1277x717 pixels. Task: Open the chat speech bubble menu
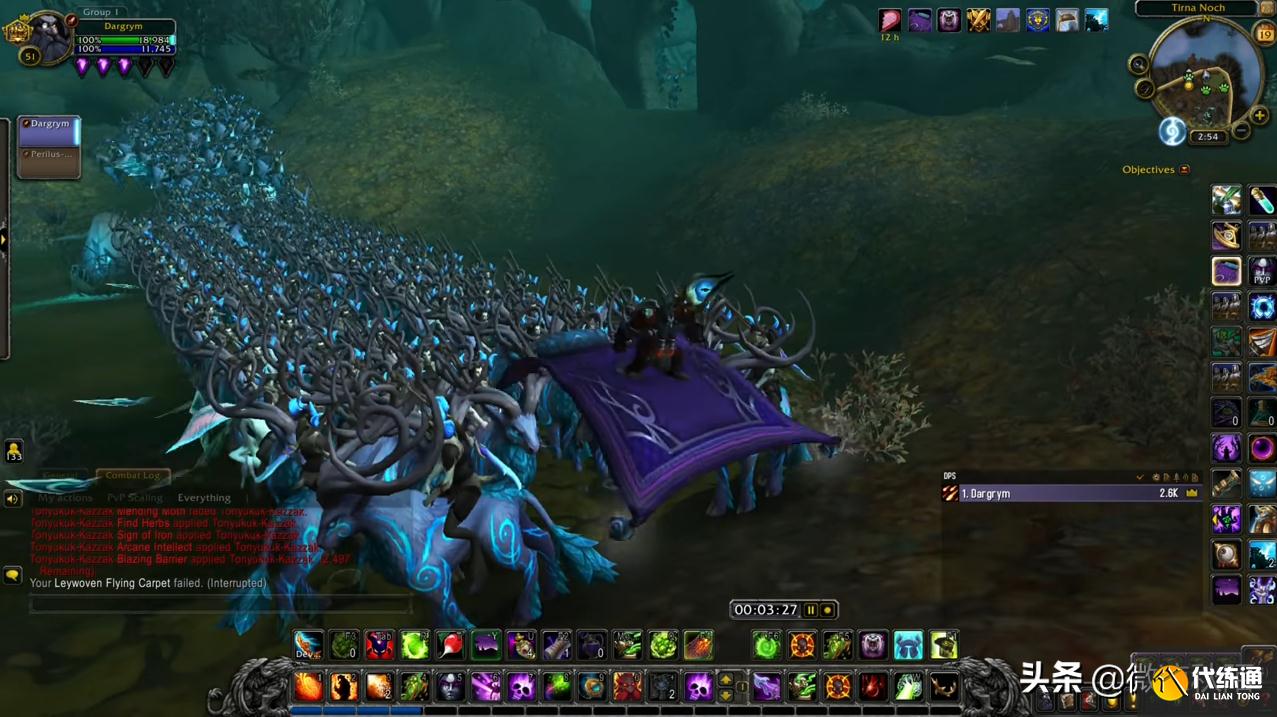[x=13, y=575]
